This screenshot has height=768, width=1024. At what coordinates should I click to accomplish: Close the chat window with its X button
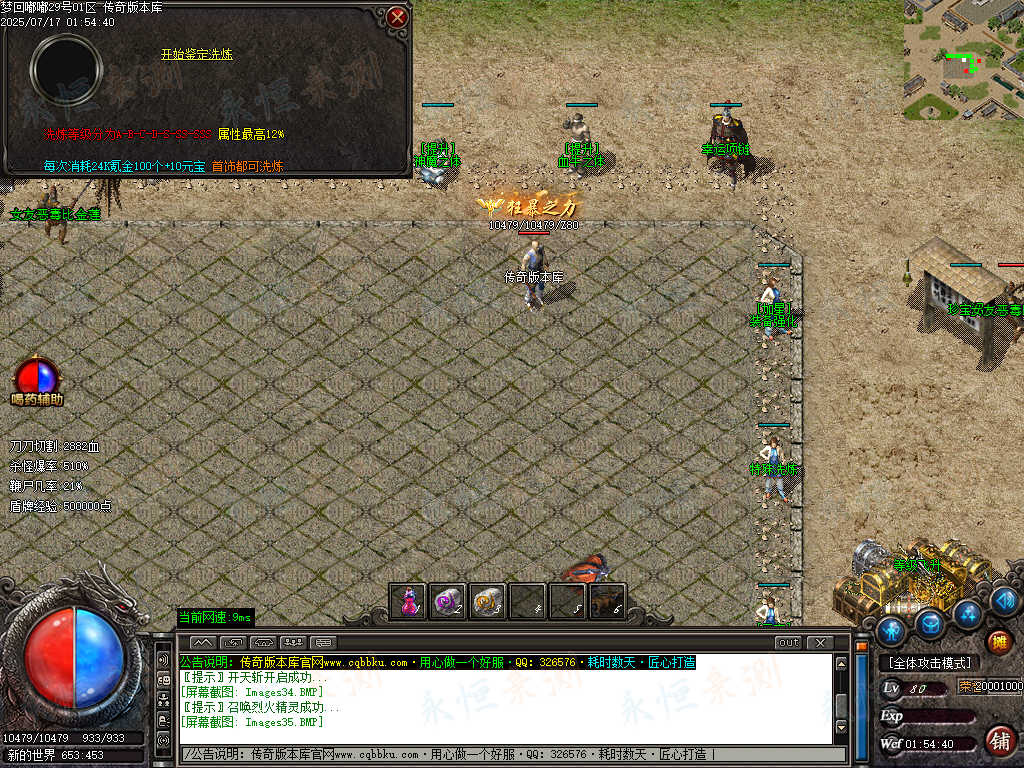pyautogui.click(x=819, y=643)
